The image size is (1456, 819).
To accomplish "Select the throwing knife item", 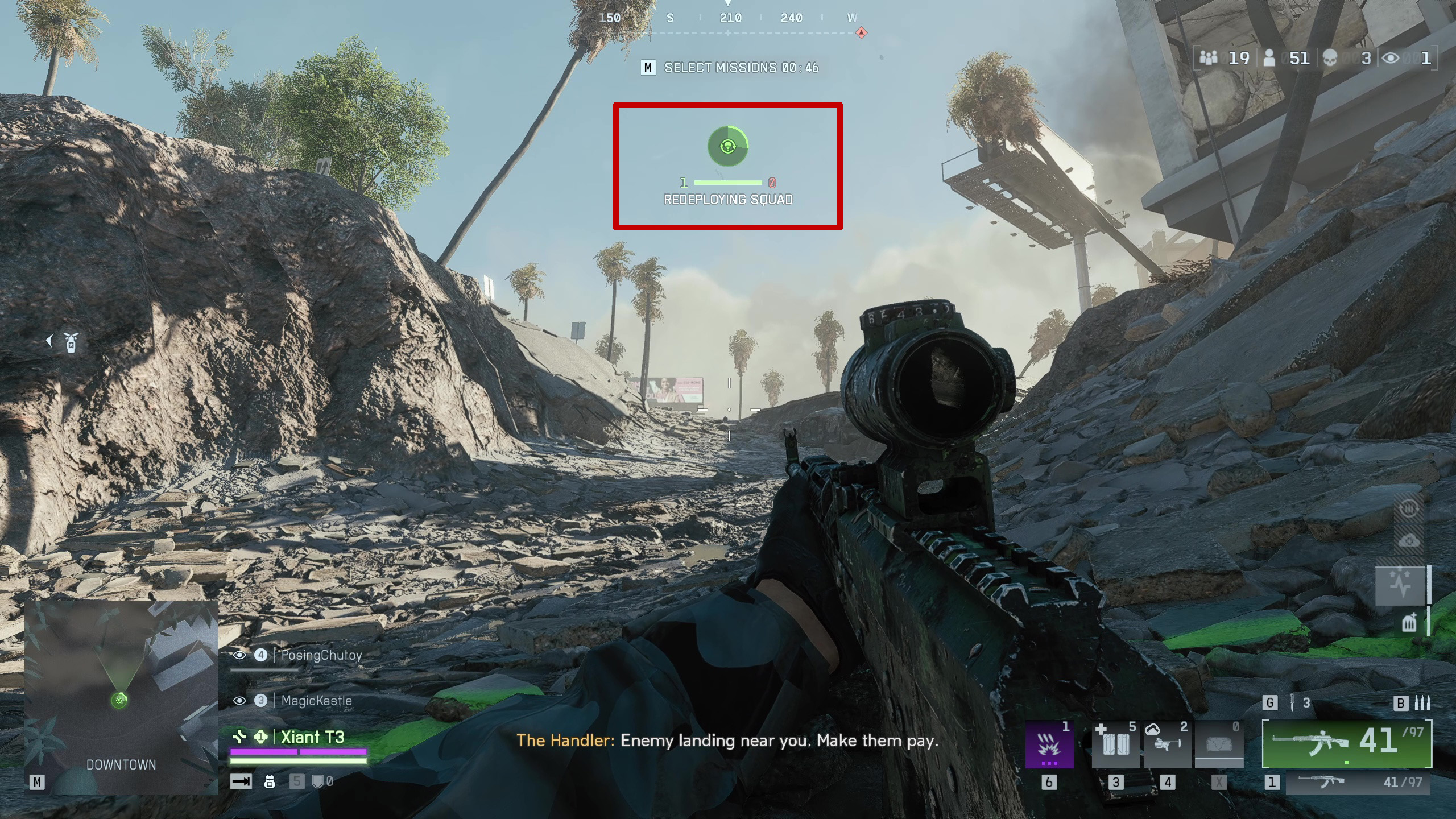I will [1293, 703].
